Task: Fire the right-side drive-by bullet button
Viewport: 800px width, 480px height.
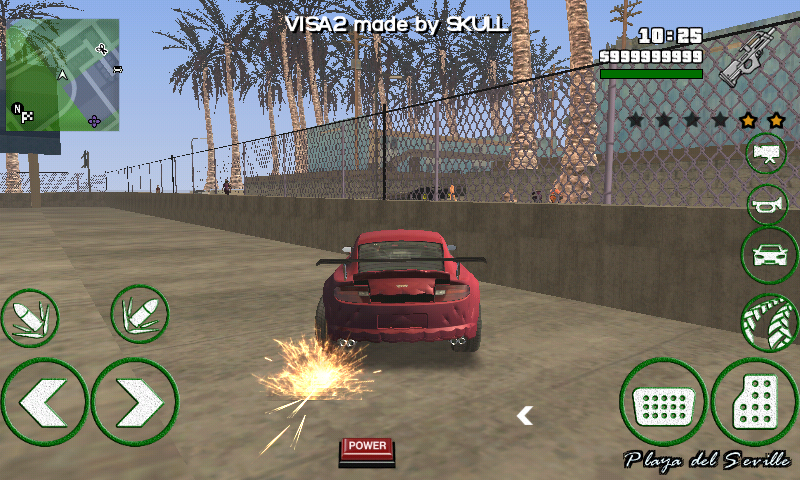Action: tap(139, 315)
